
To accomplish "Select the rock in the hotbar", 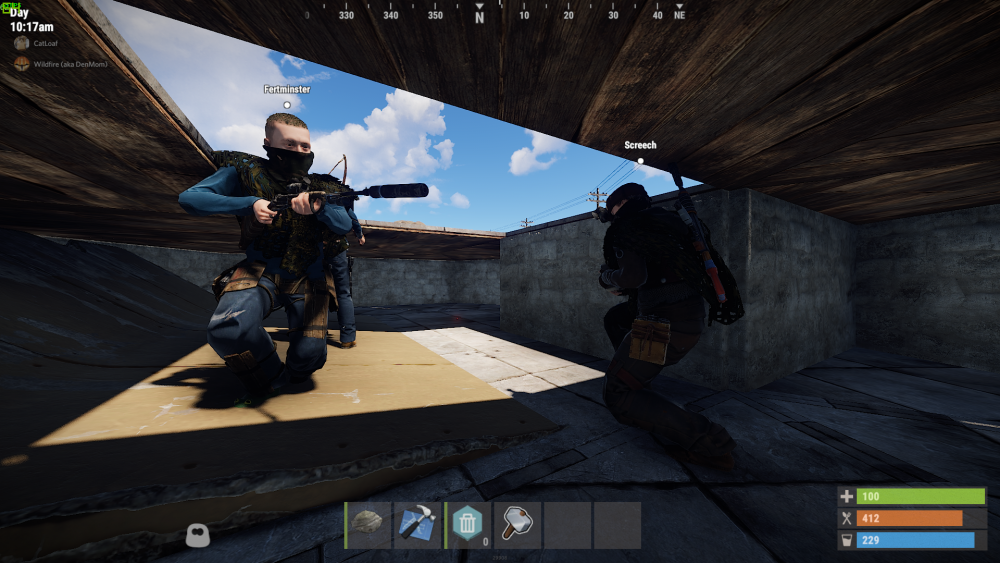I will click(x=369, y=525).
